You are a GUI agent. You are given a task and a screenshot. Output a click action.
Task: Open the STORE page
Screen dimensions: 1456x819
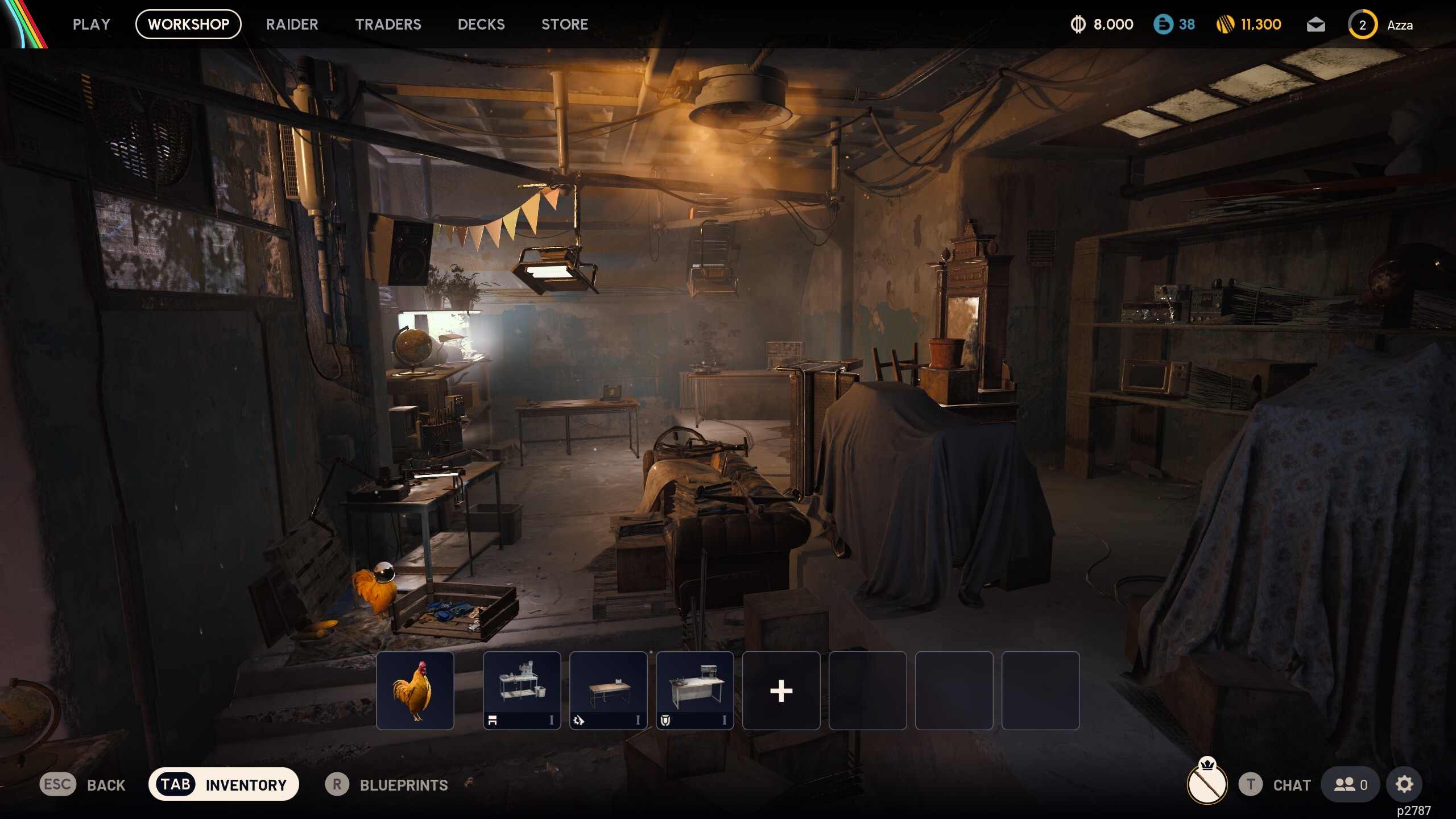[x=565, y=24]
